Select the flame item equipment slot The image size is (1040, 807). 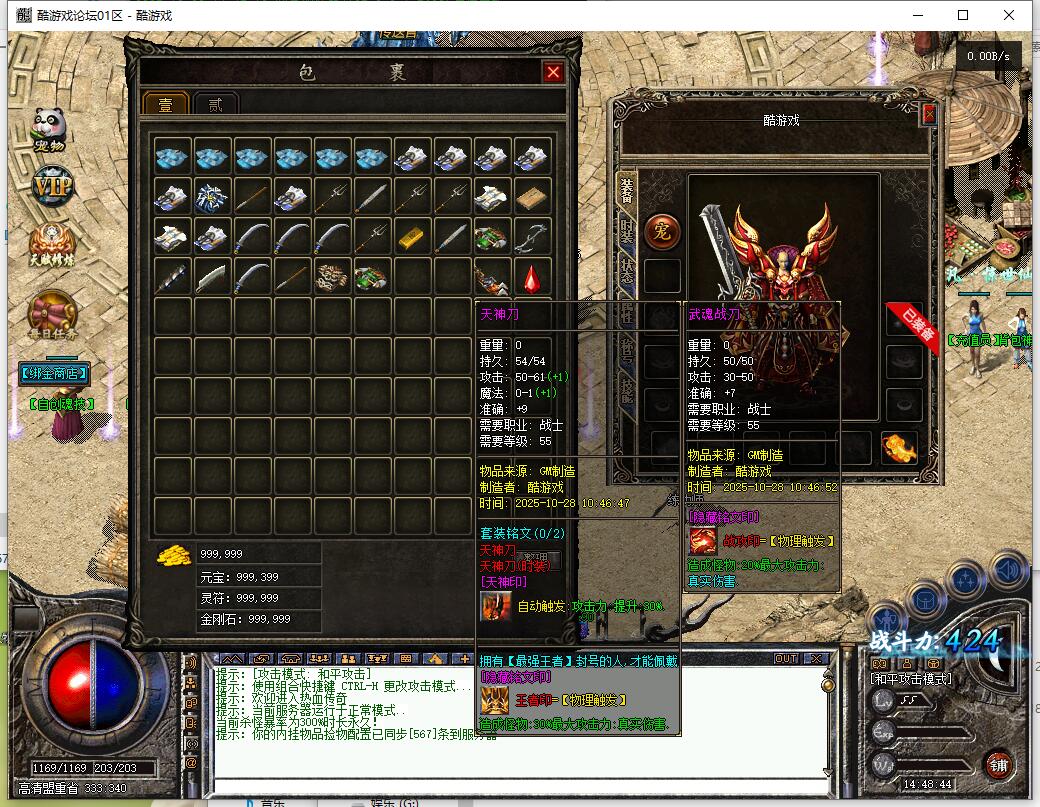pyautogui.click(x=898, y=448)
